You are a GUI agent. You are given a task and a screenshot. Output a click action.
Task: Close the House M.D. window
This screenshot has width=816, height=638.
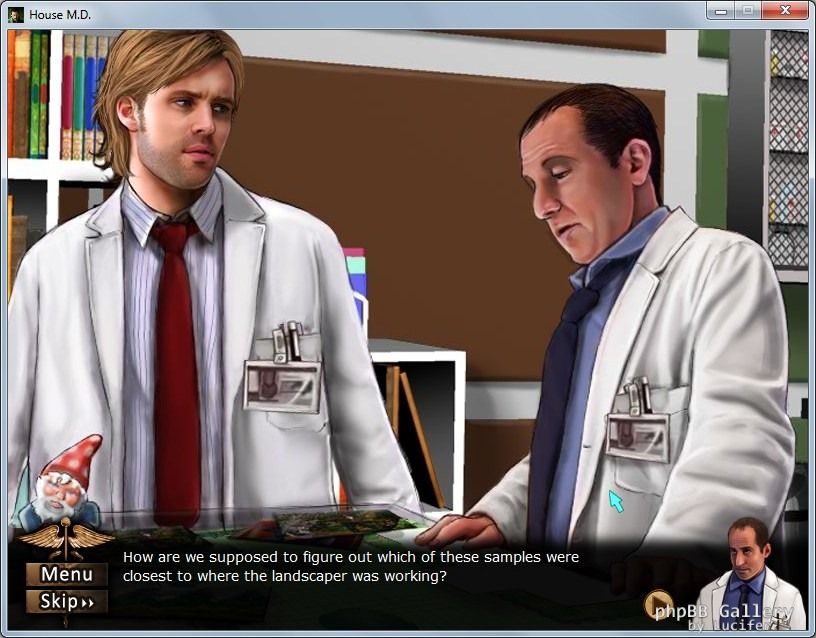785,11
